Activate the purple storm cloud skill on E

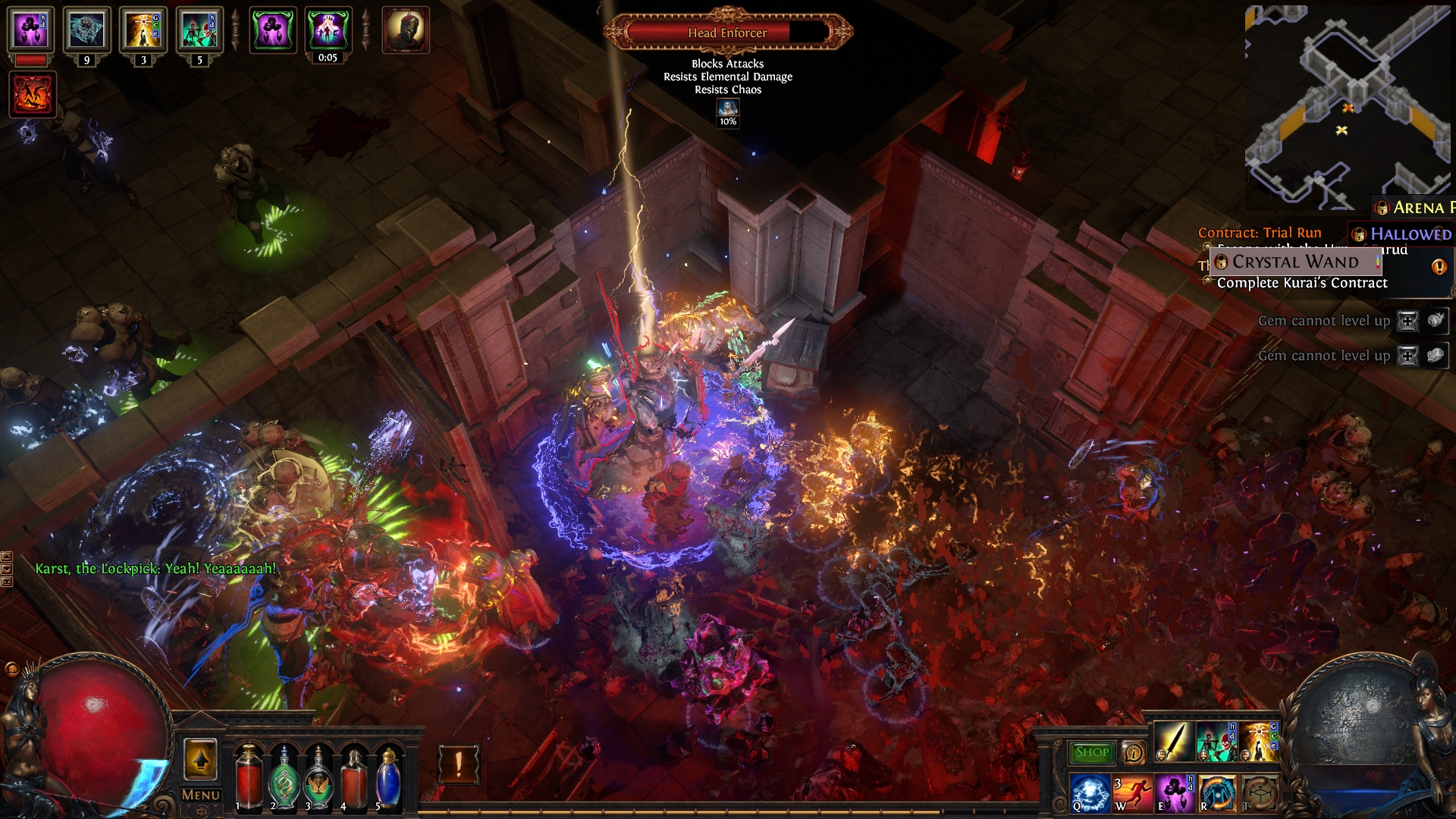pos(1175,793)
